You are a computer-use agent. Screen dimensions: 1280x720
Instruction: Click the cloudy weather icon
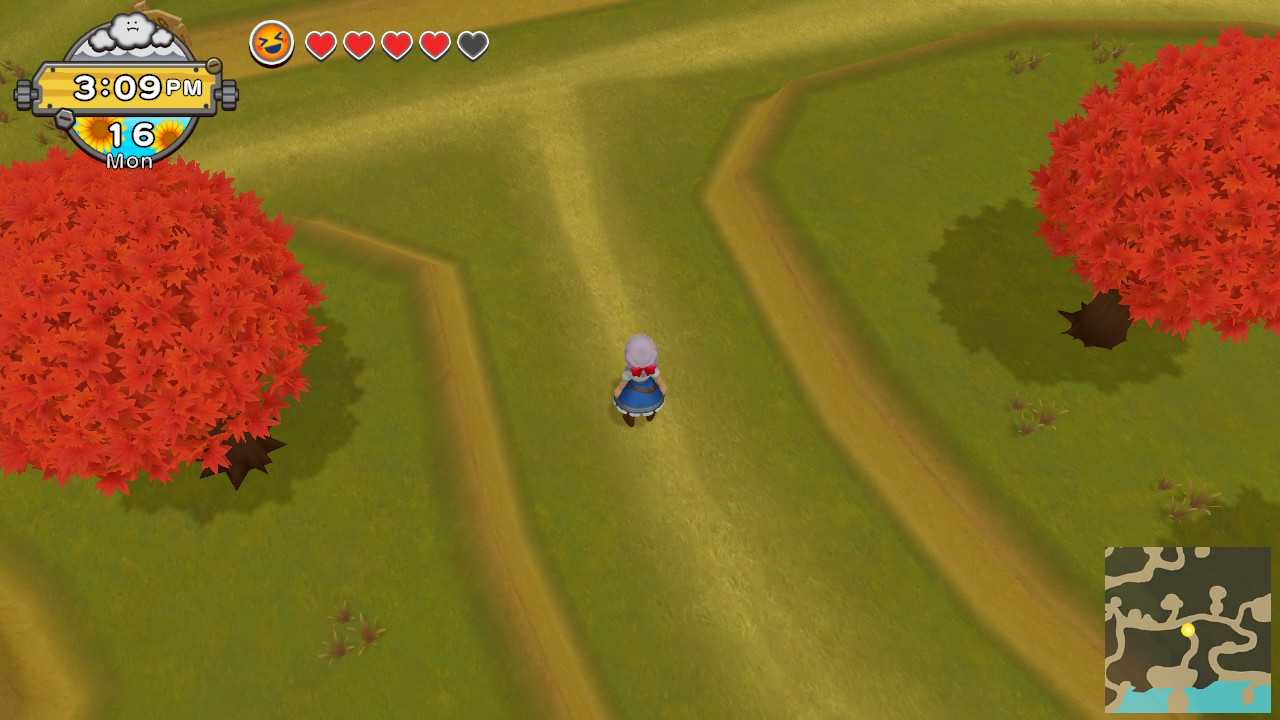[x=130, y=29]
